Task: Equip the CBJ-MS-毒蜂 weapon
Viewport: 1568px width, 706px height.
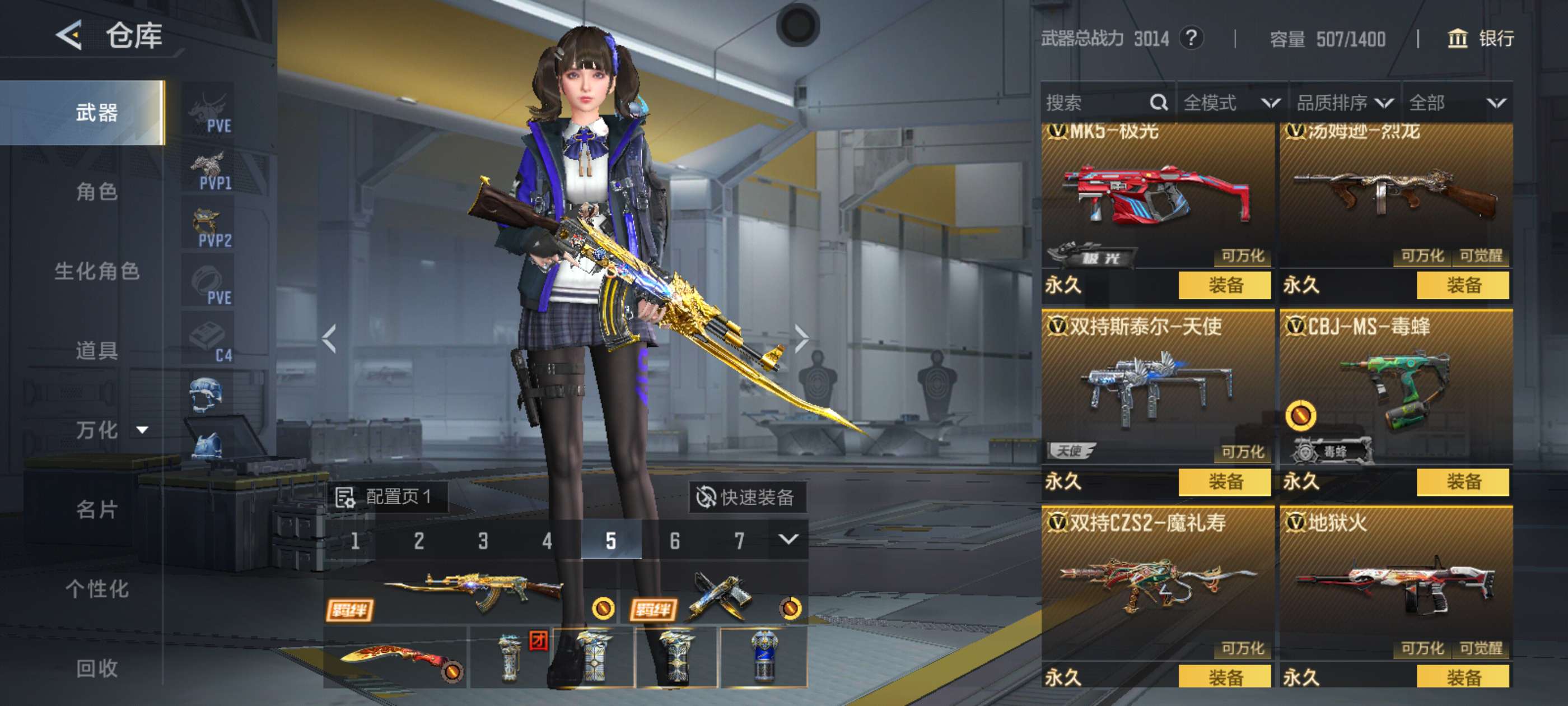Action: (1462, 482)
